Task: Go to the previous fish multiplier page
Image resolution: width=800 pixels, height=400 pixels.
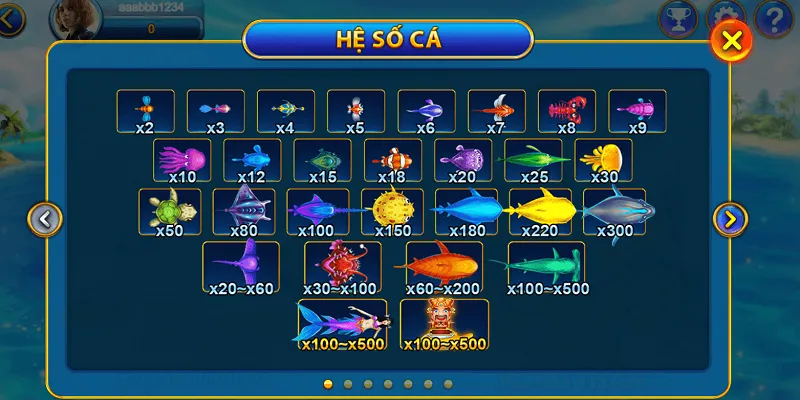Action: tap(45, 218)
